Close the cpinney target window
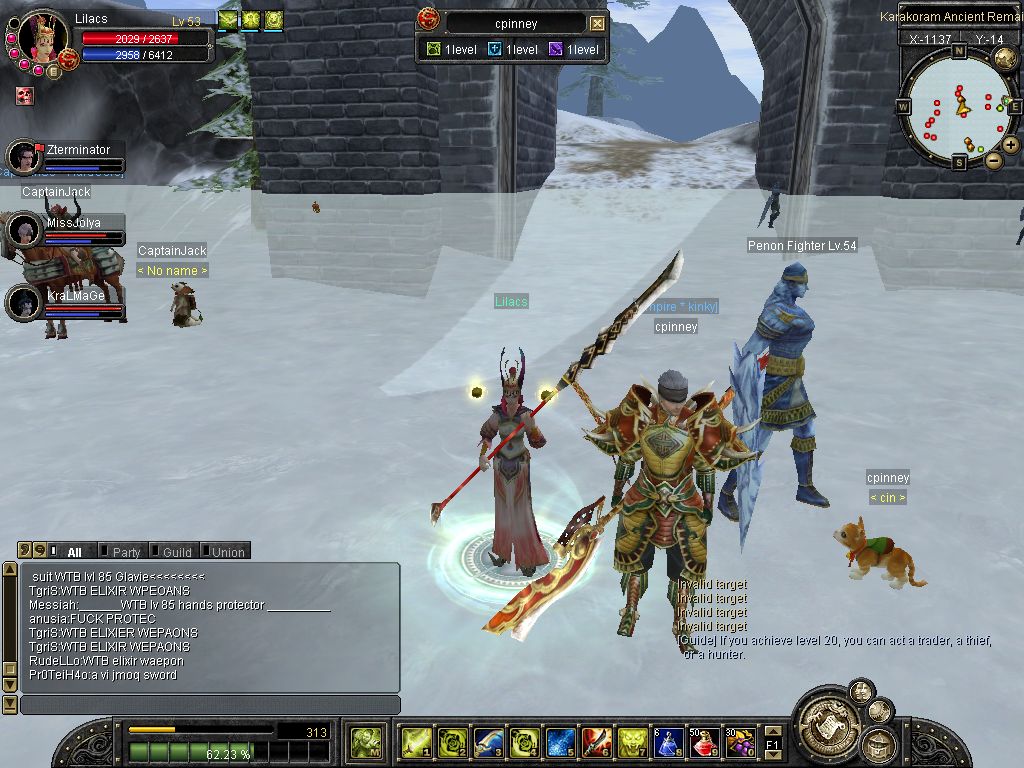Image resolution: width=1024 pixels, height=768 pixels. click(597, 23)
